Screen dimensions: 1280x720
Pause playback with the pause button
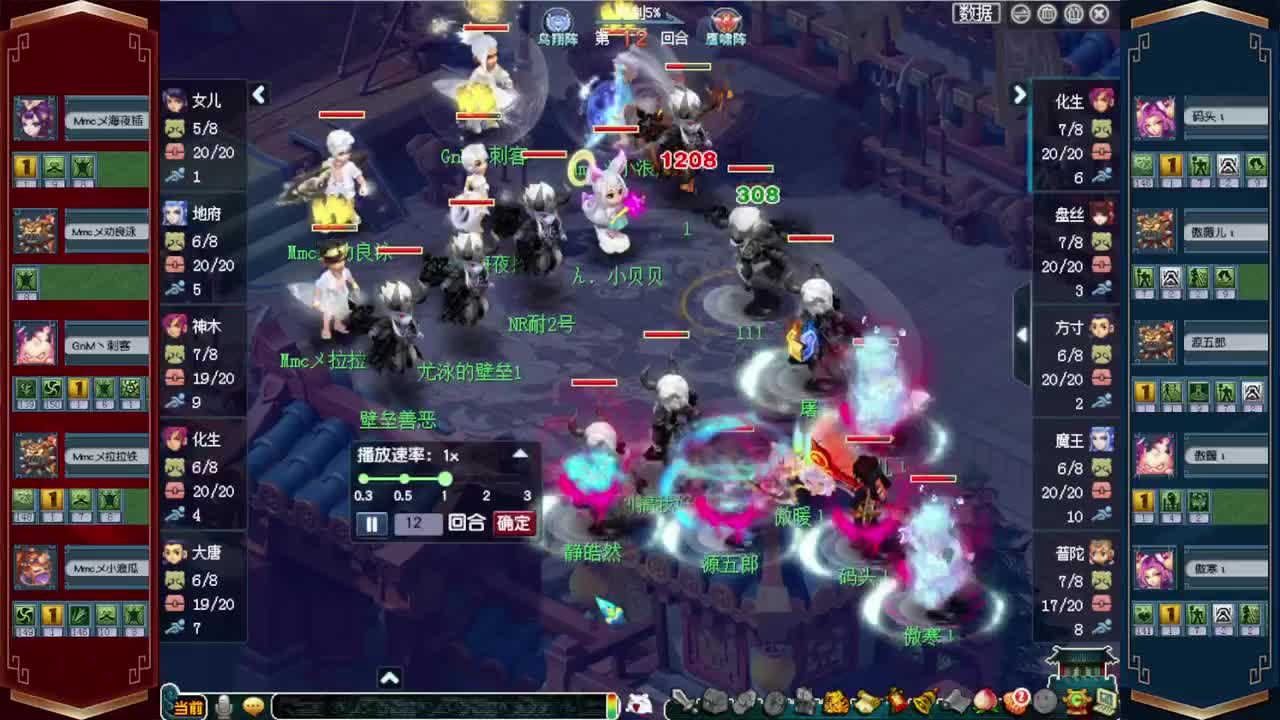point(371,523)
